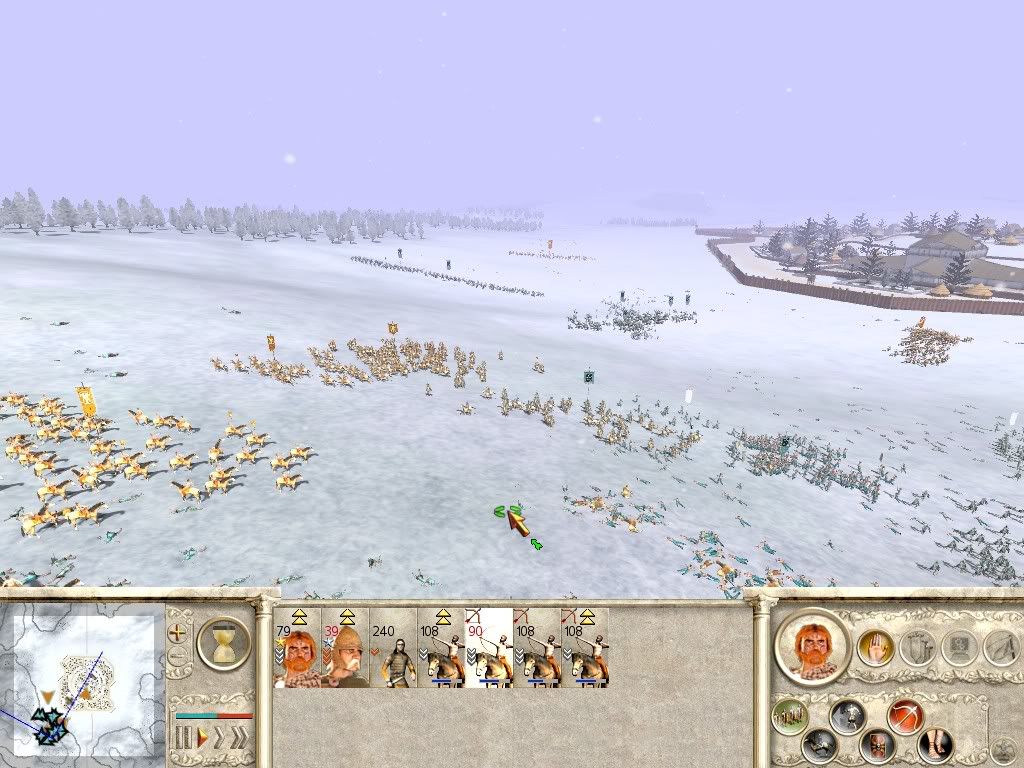Image resolution: width=1024 pixels, height=768 pixels.
Task: Select the red-bearded general's unit card (79 men)
Action: tap(297, 650)
